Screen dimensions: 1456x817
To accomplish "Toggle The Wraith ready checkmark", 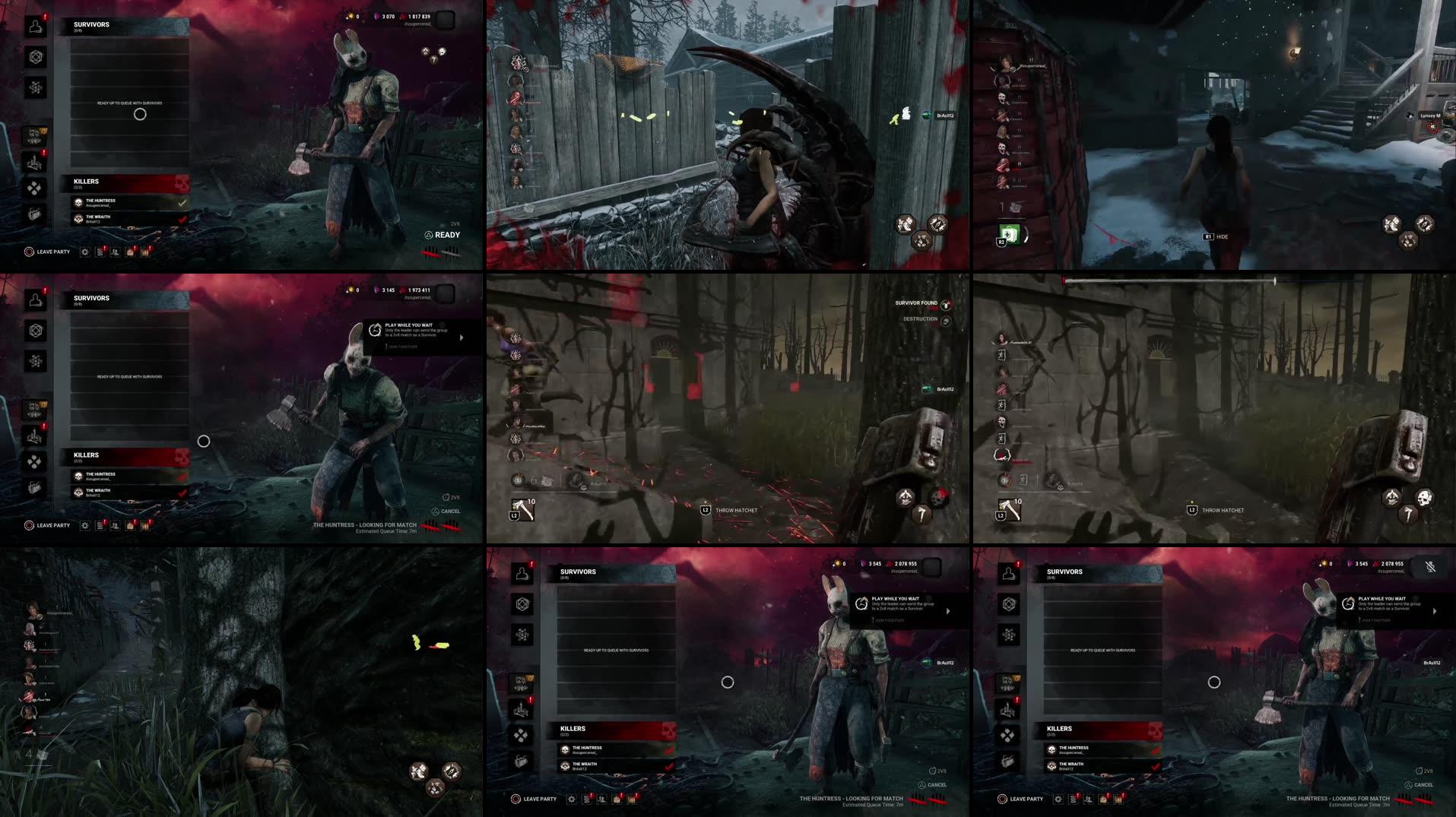I will 181,218.
